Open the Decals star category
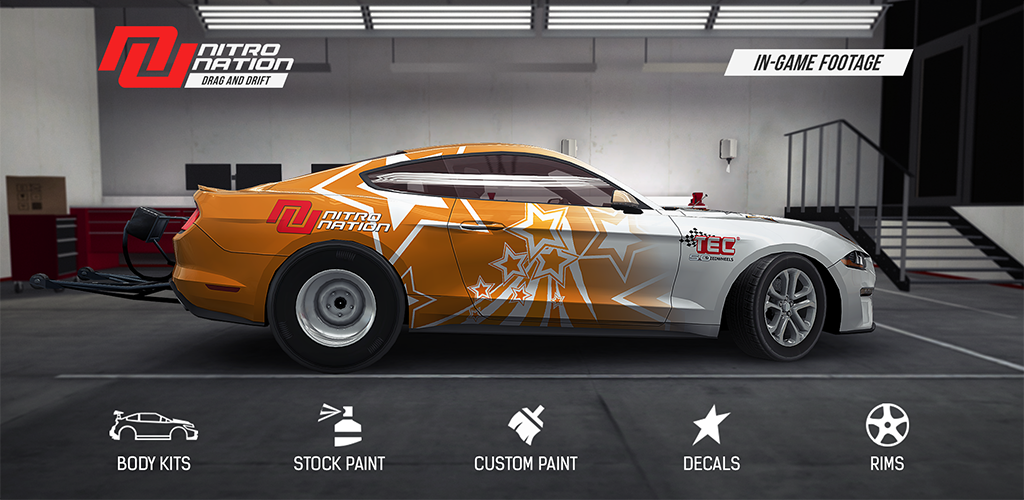Image resolution: width=1024 pixels, height=500 pixels. pos(711,438)
